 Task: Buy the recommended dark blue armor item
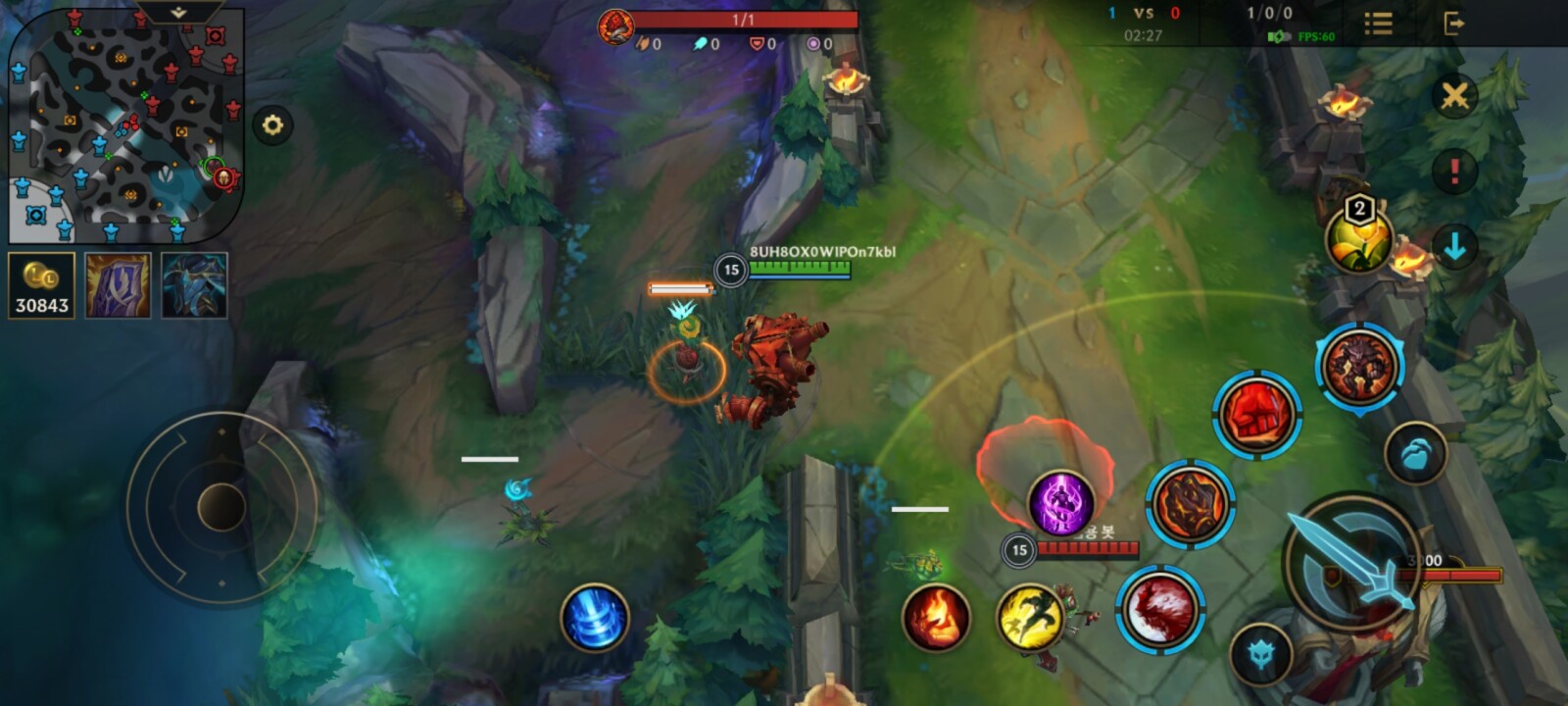194,285
